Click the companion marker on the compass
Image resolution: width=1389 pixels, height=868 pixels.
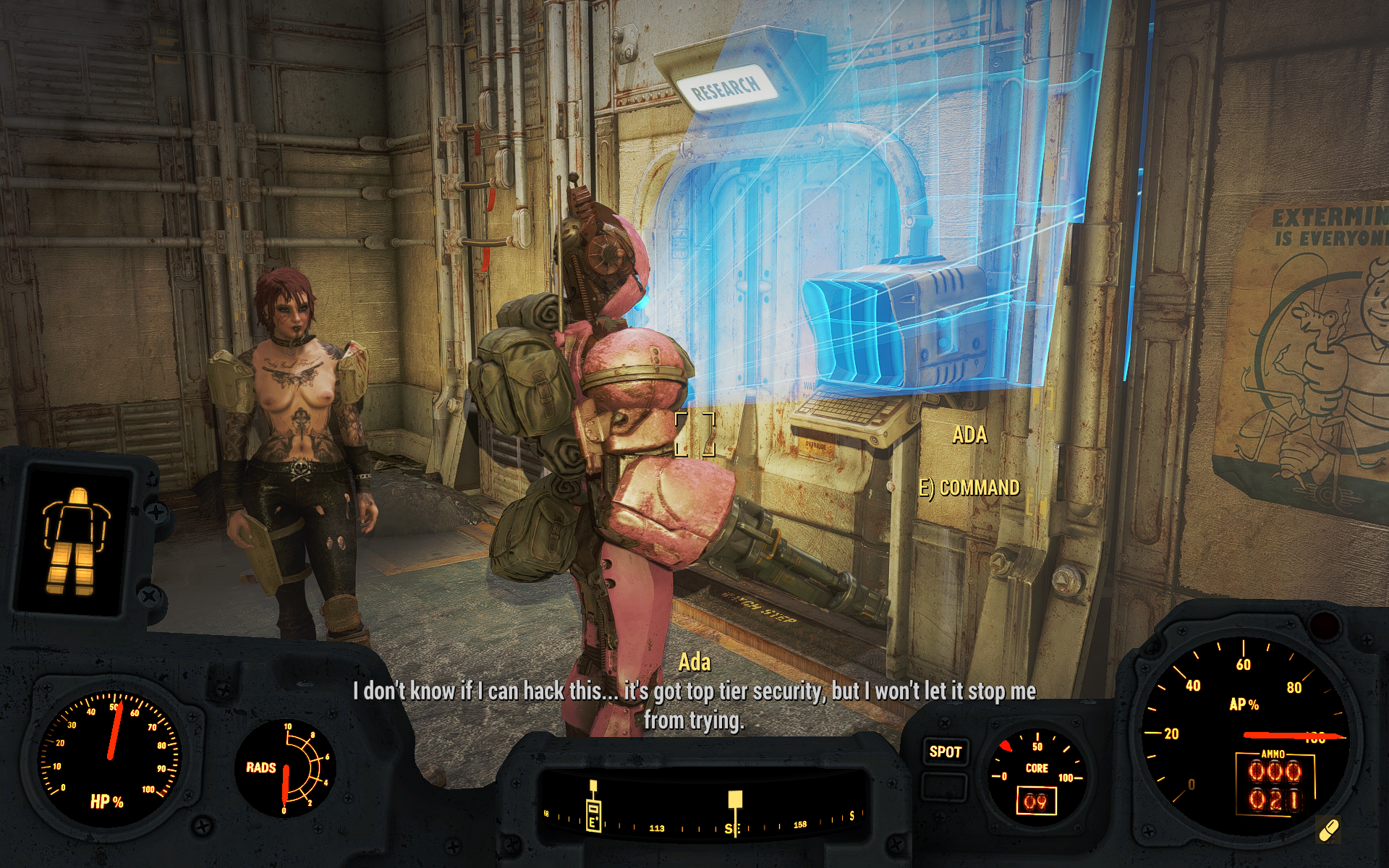click(593, 807)
